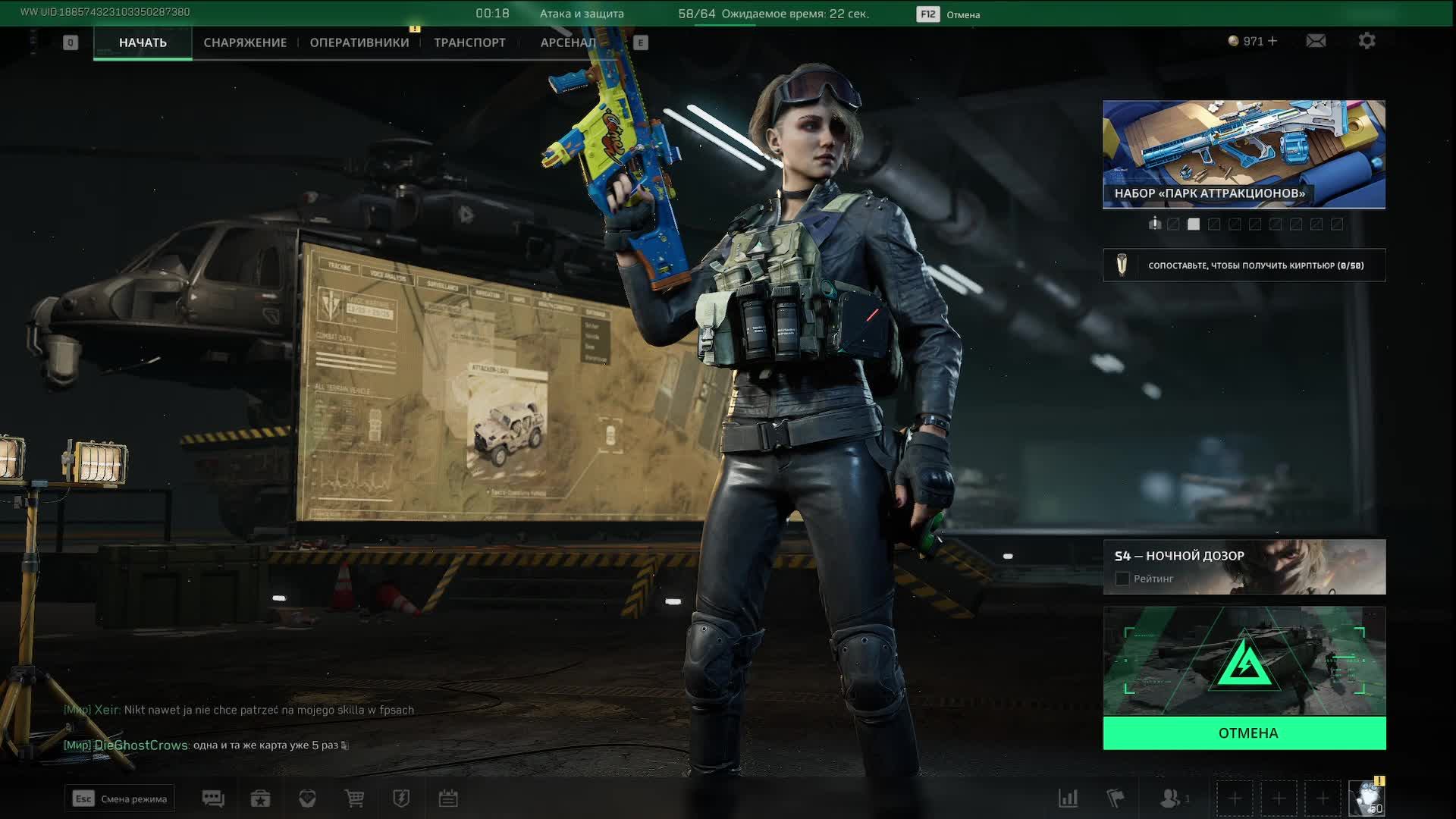The width and height of the screenshot is (1456, 819).
Task: Open the СНАРЯЖЕНИЕ tab
Action: pyautogui.click(x=245, y=42)
